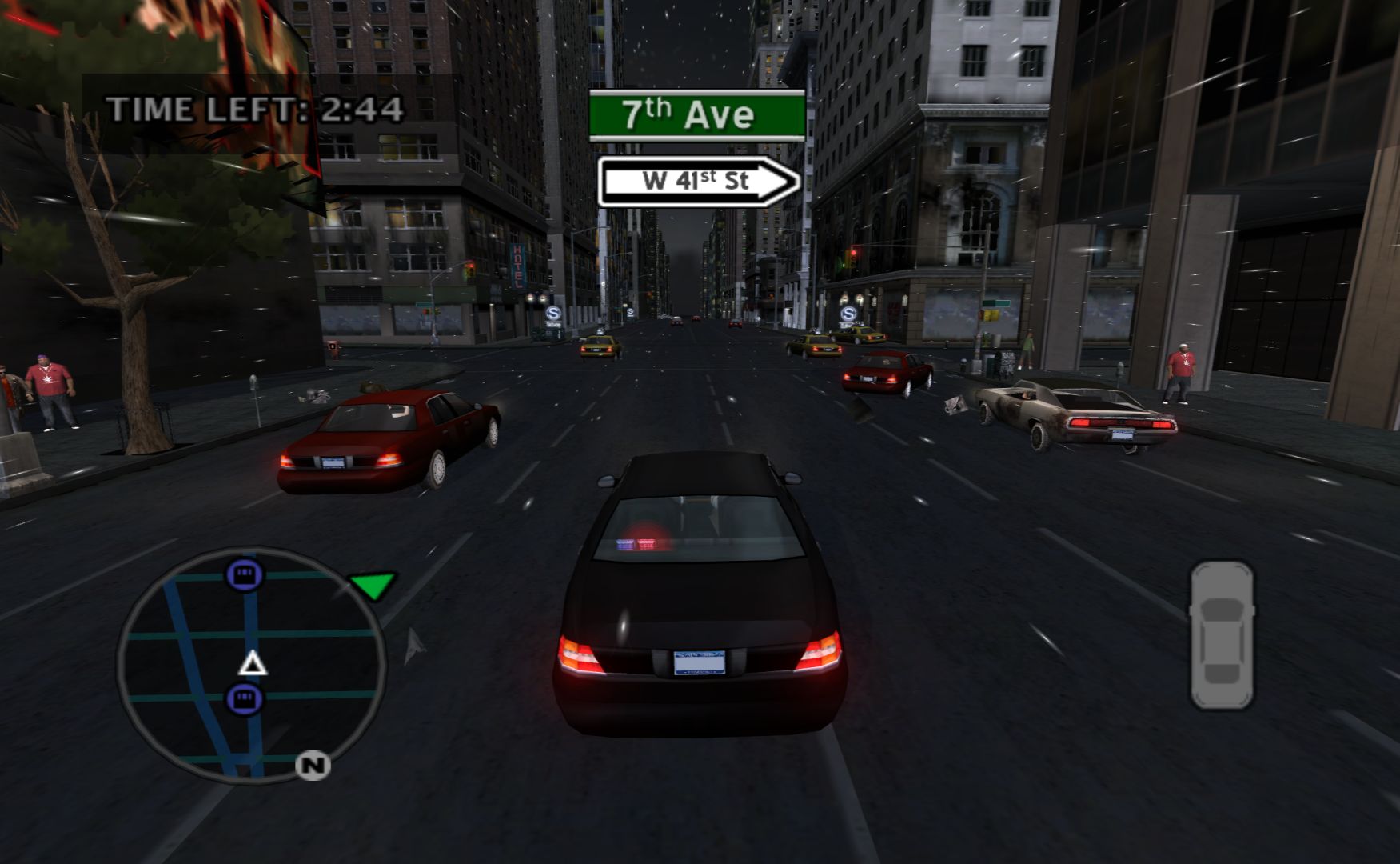This screenshot has height=864, width=1400.
Task: Select the green objective arrow on minimap
Action: [372, 585]
